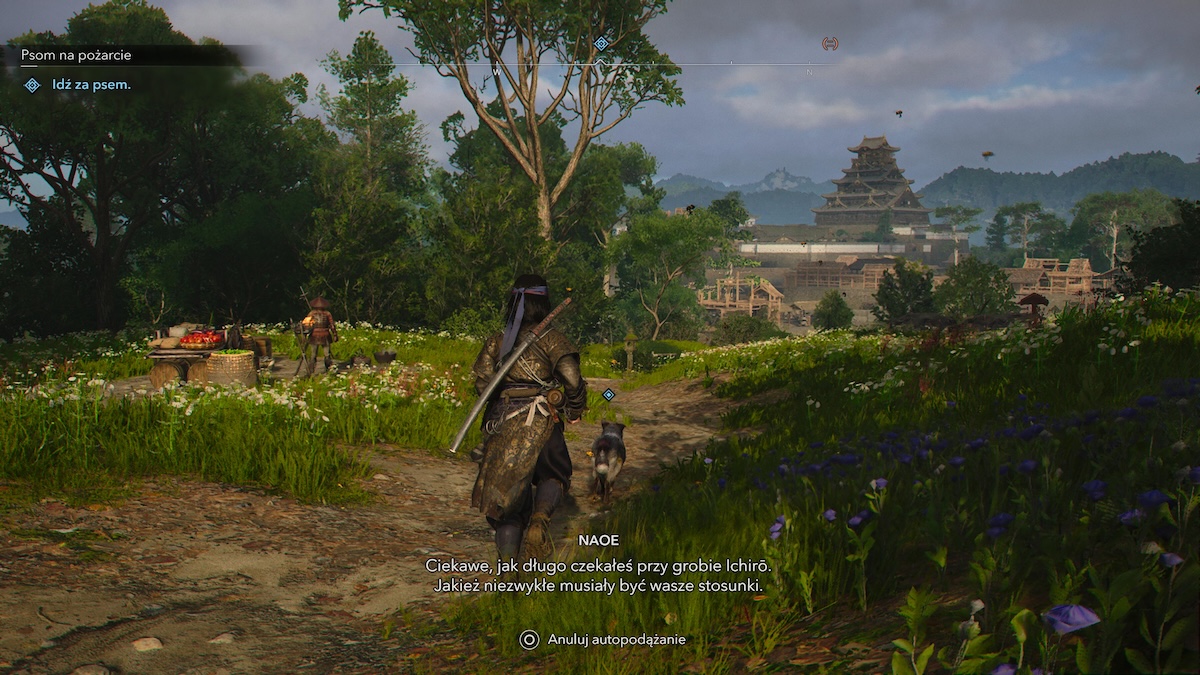
Task: Select the blue diamond quest marker on compass
Action: click(601, 43)
